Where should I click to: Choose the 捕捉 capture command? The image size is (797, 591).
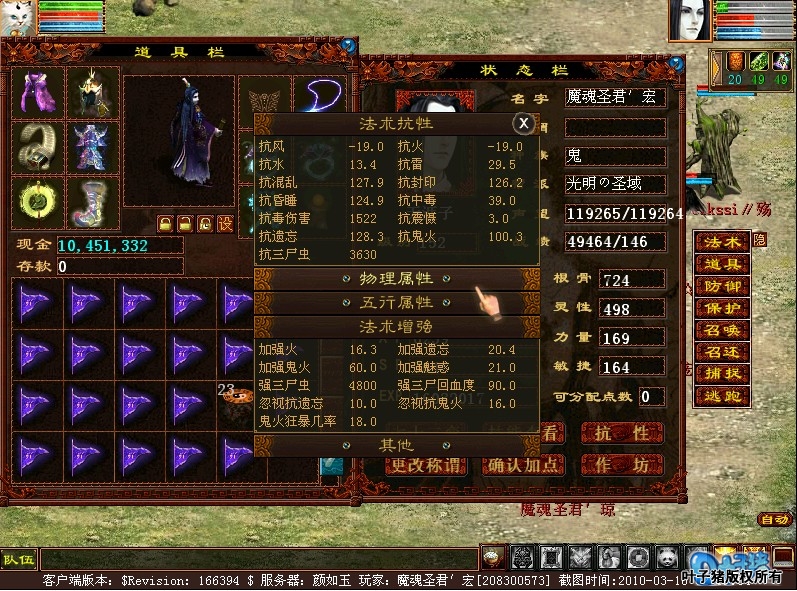tap(721, 374)
